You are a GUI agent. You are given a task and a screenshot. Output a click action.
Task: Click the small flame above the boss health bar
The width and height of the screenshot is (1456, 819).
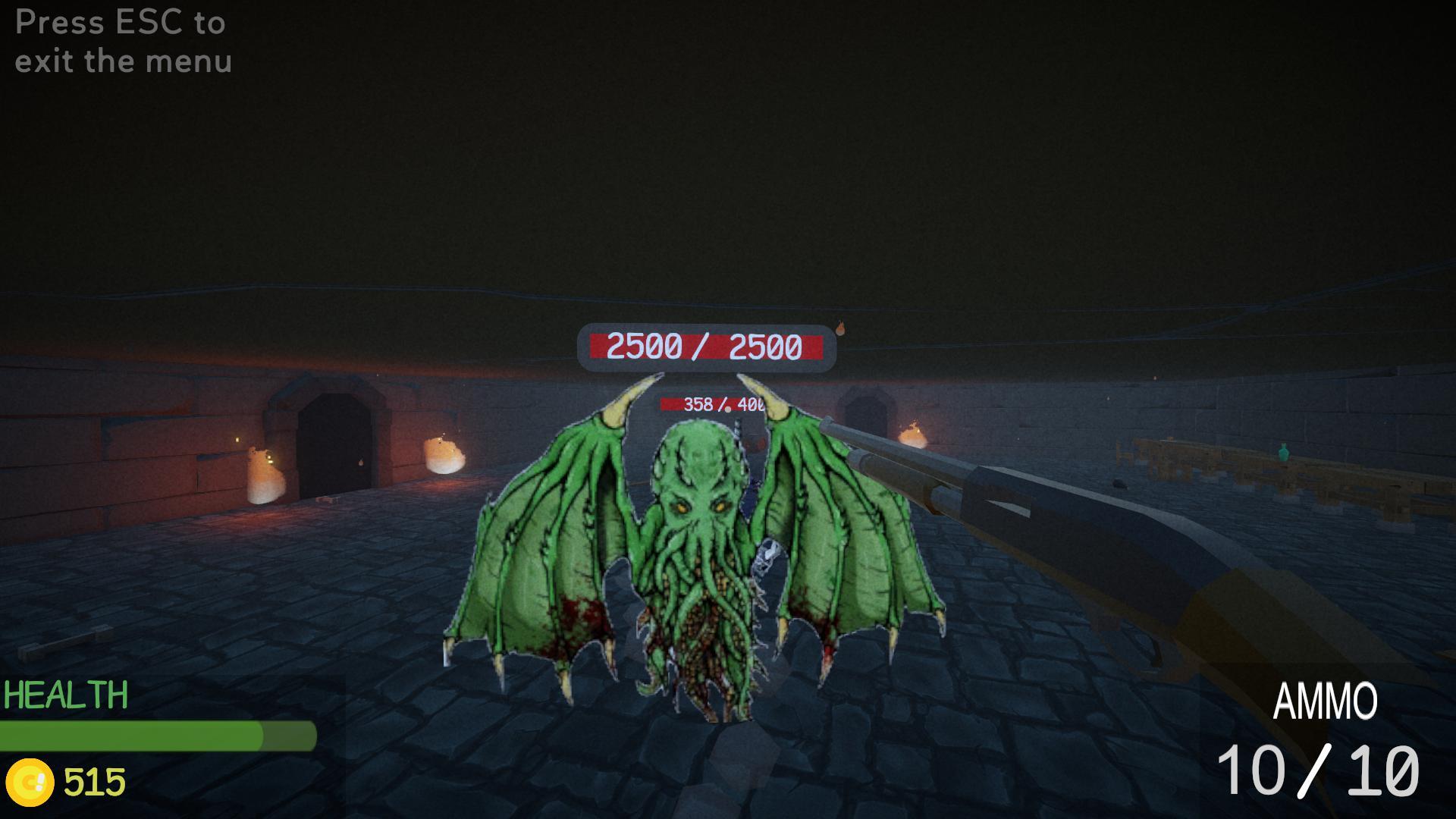point(840,328)
